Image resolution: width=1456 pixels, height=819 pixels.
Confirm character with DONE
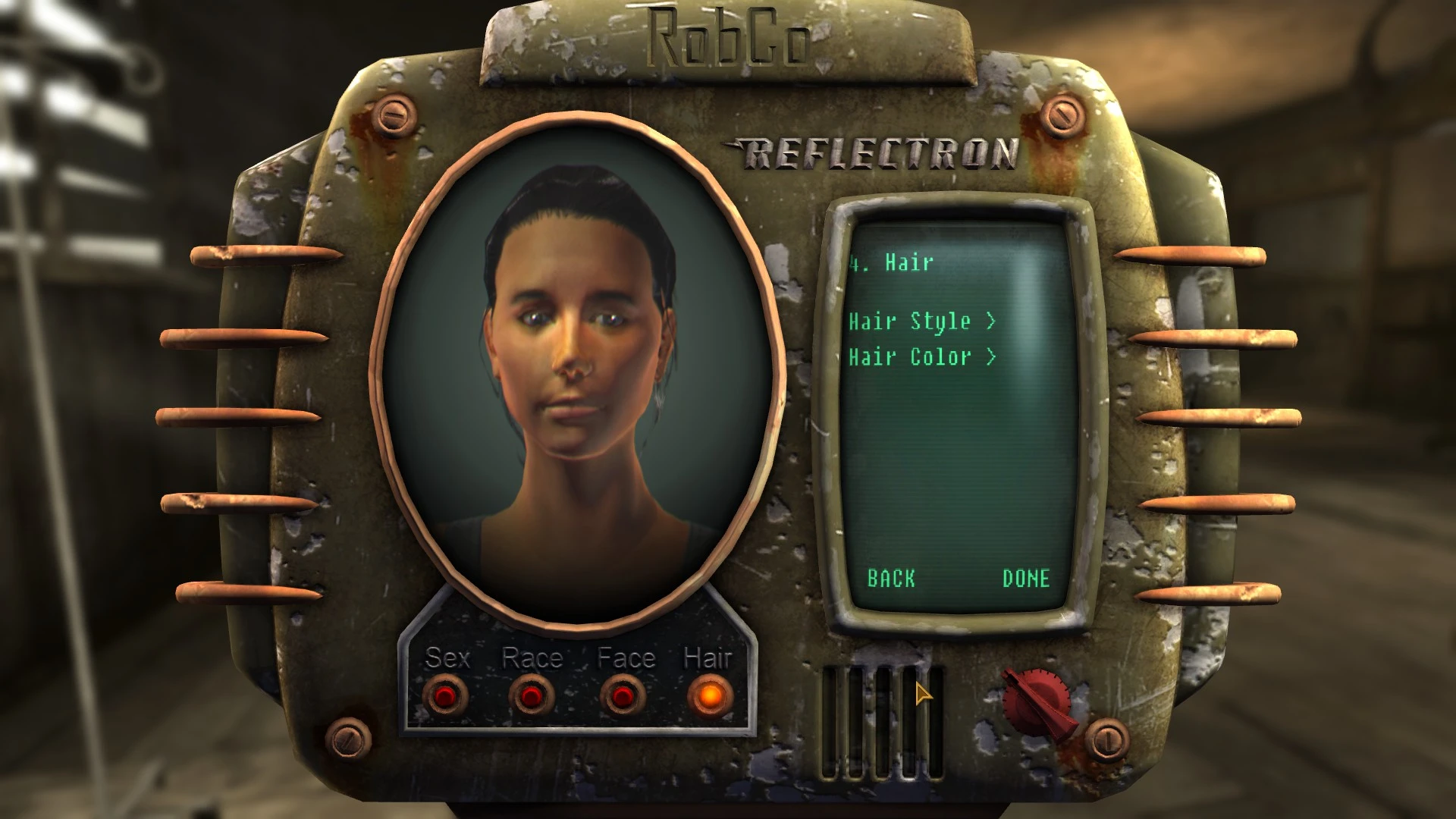point(1026,579)
